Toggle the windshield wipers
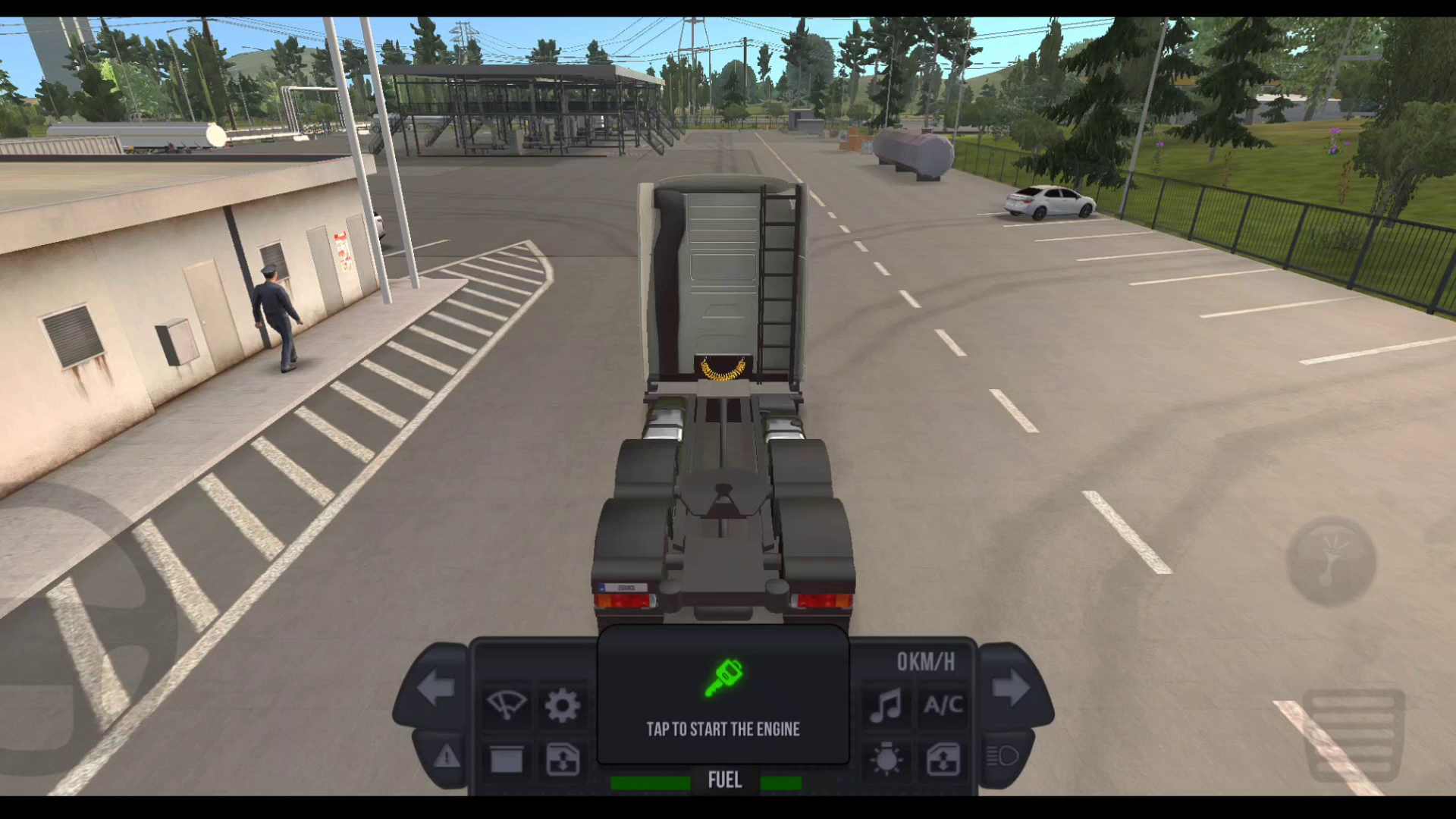 (506, 705)
